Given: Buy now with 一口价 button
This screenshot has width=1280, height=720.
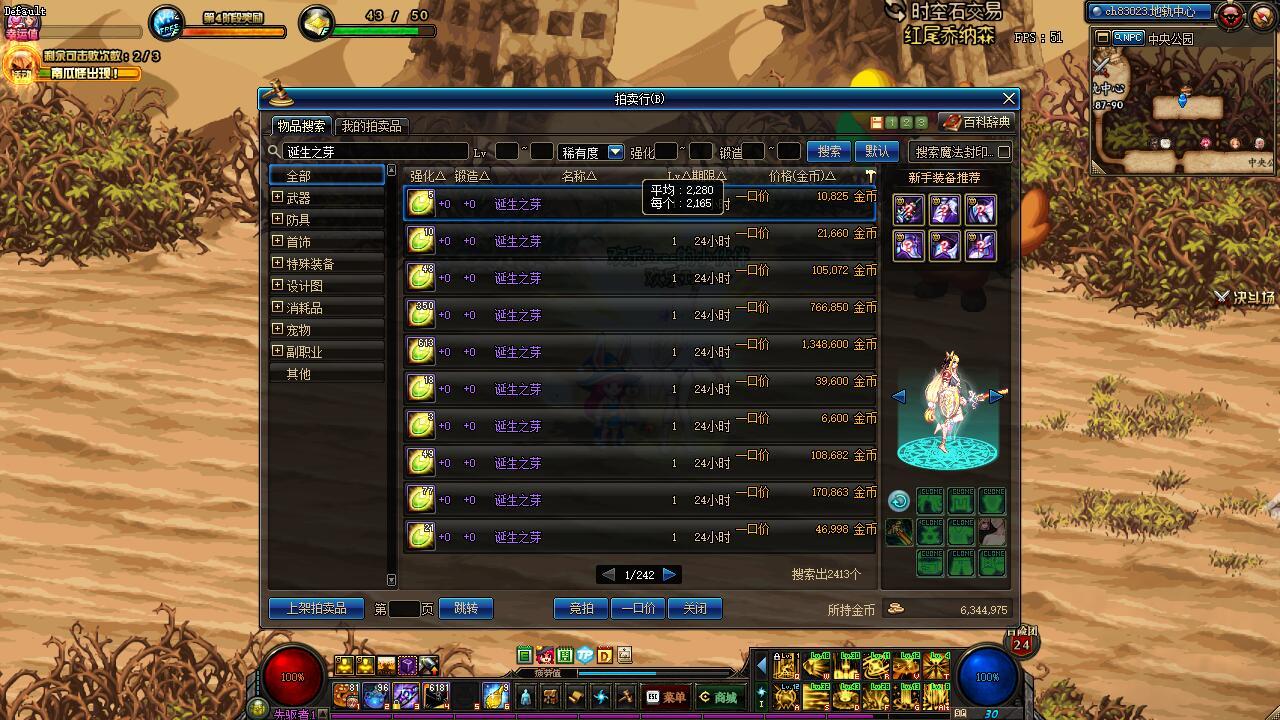Looking at the screenshot, I should click(638, 608).
